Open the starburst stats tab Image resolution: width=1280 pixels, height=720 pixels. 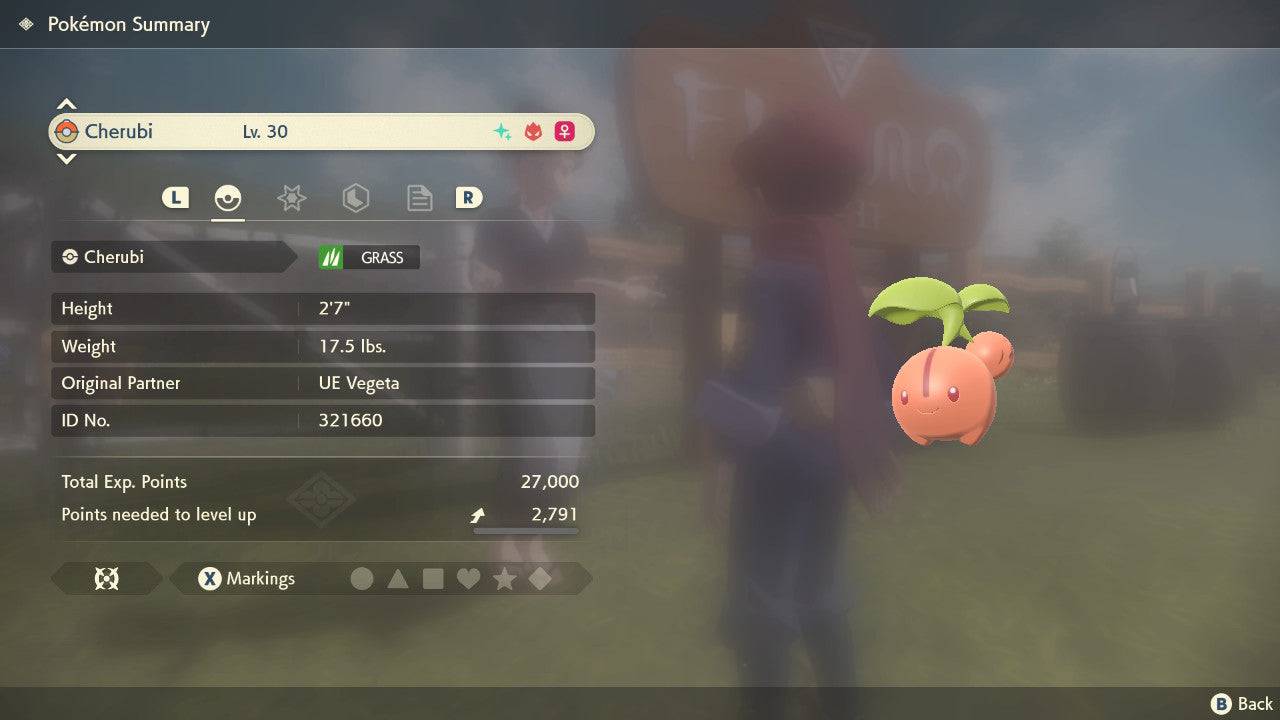tap(291, 198)
